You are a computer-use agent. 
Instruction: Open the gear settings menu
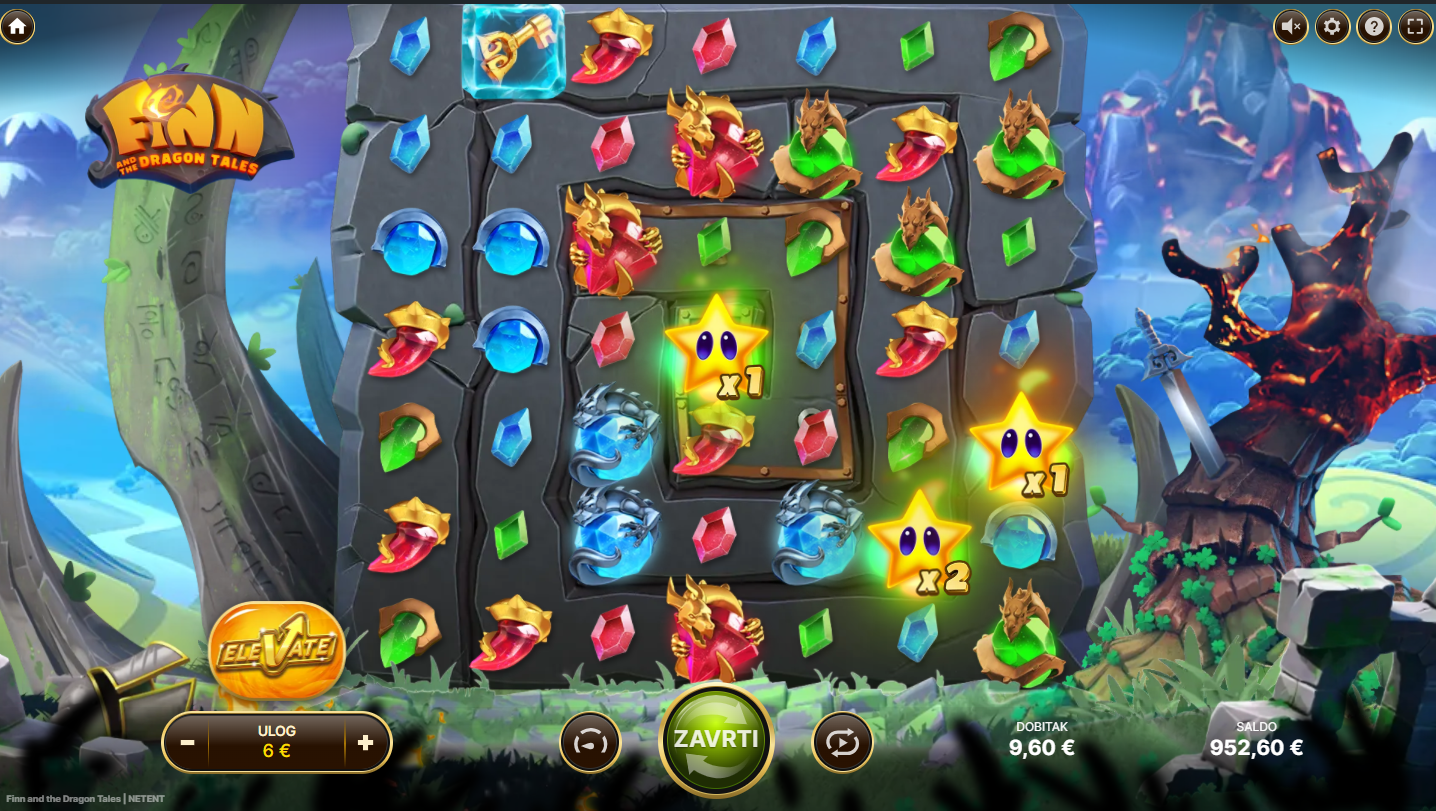tap(1332, 27)
